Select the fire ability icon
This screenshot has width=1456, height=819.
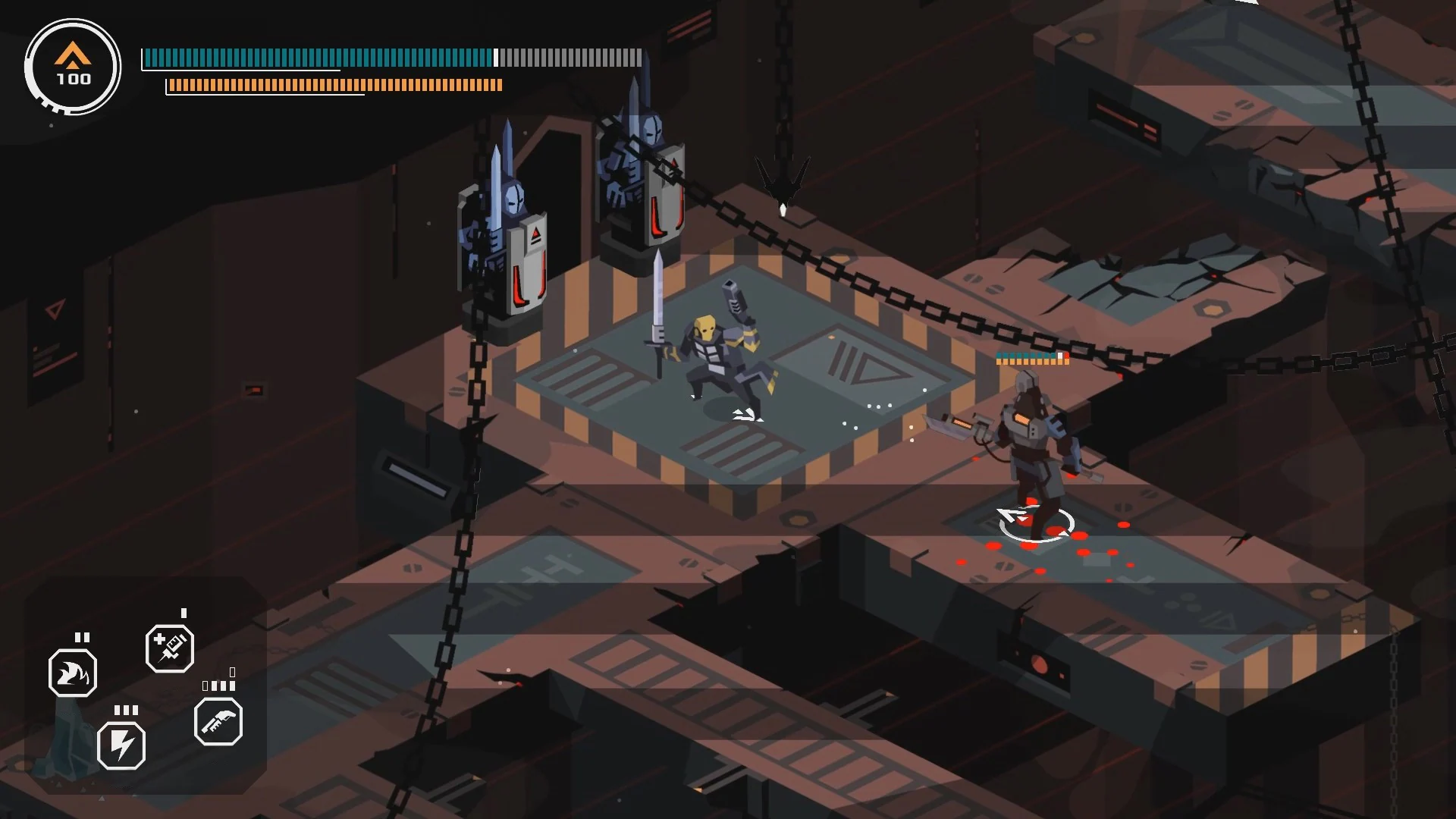tap(74, 672)
